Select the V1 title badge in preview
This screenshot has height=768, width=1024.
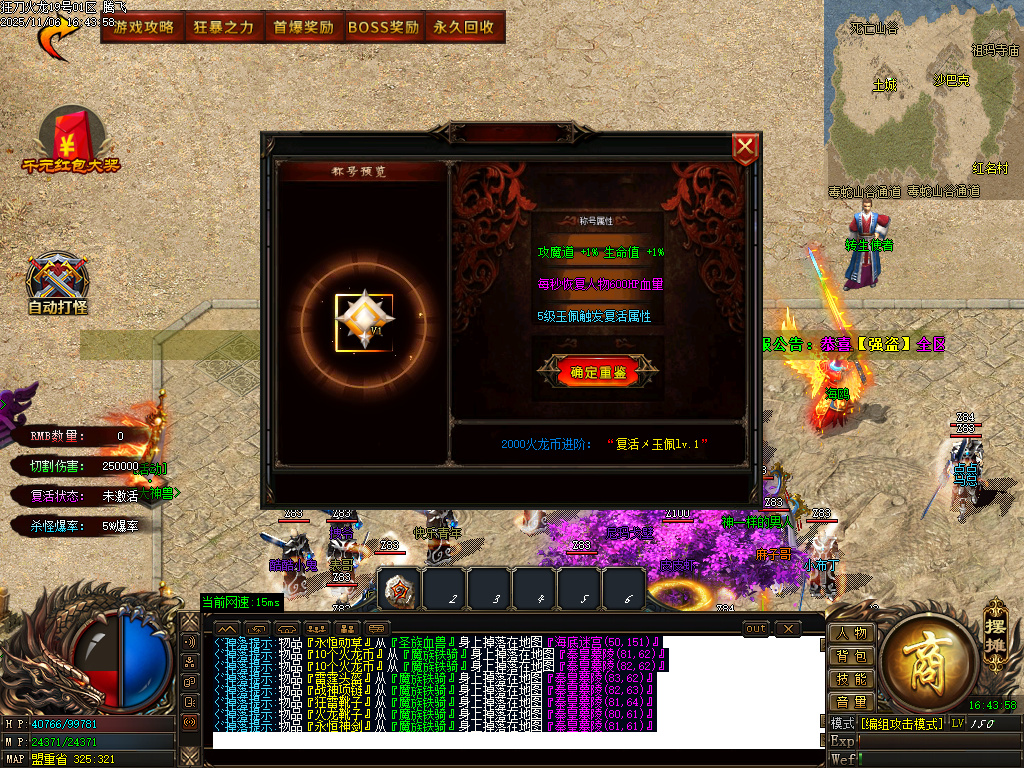[x=364, y=322]
